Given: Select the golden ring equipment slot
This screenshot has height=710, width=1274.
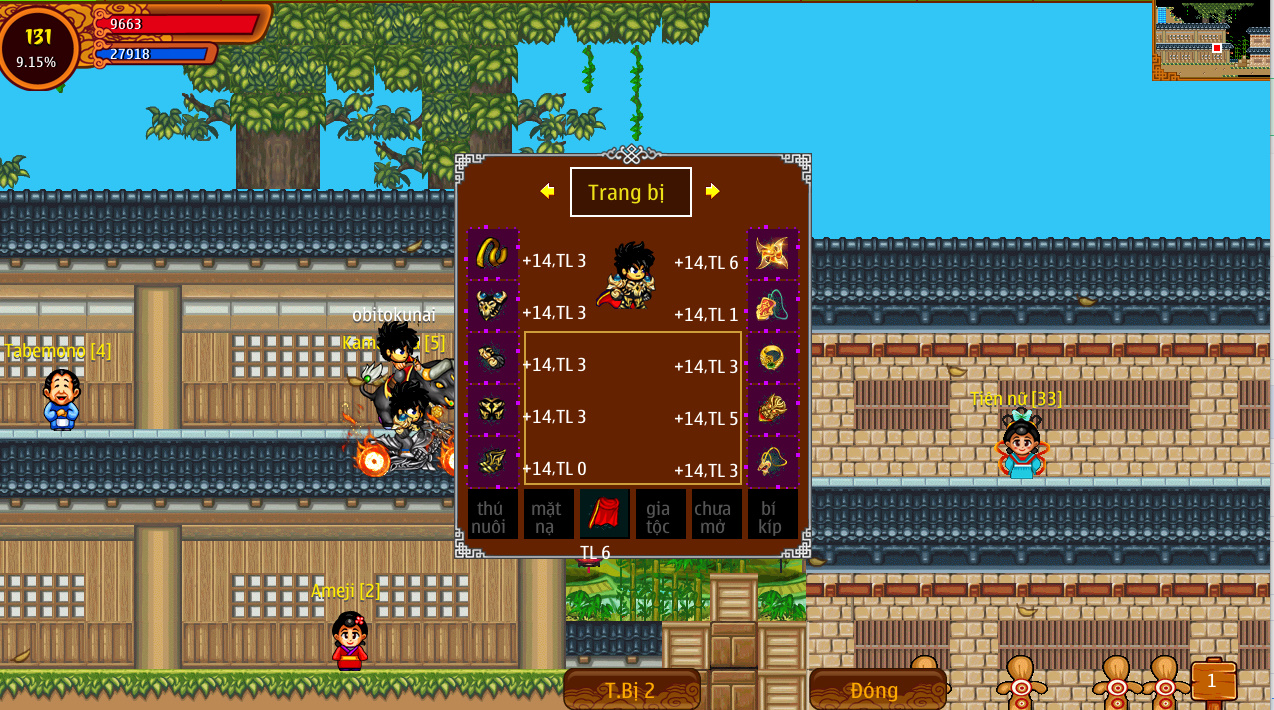Looking at the screenshot, I should pos(773,357).
